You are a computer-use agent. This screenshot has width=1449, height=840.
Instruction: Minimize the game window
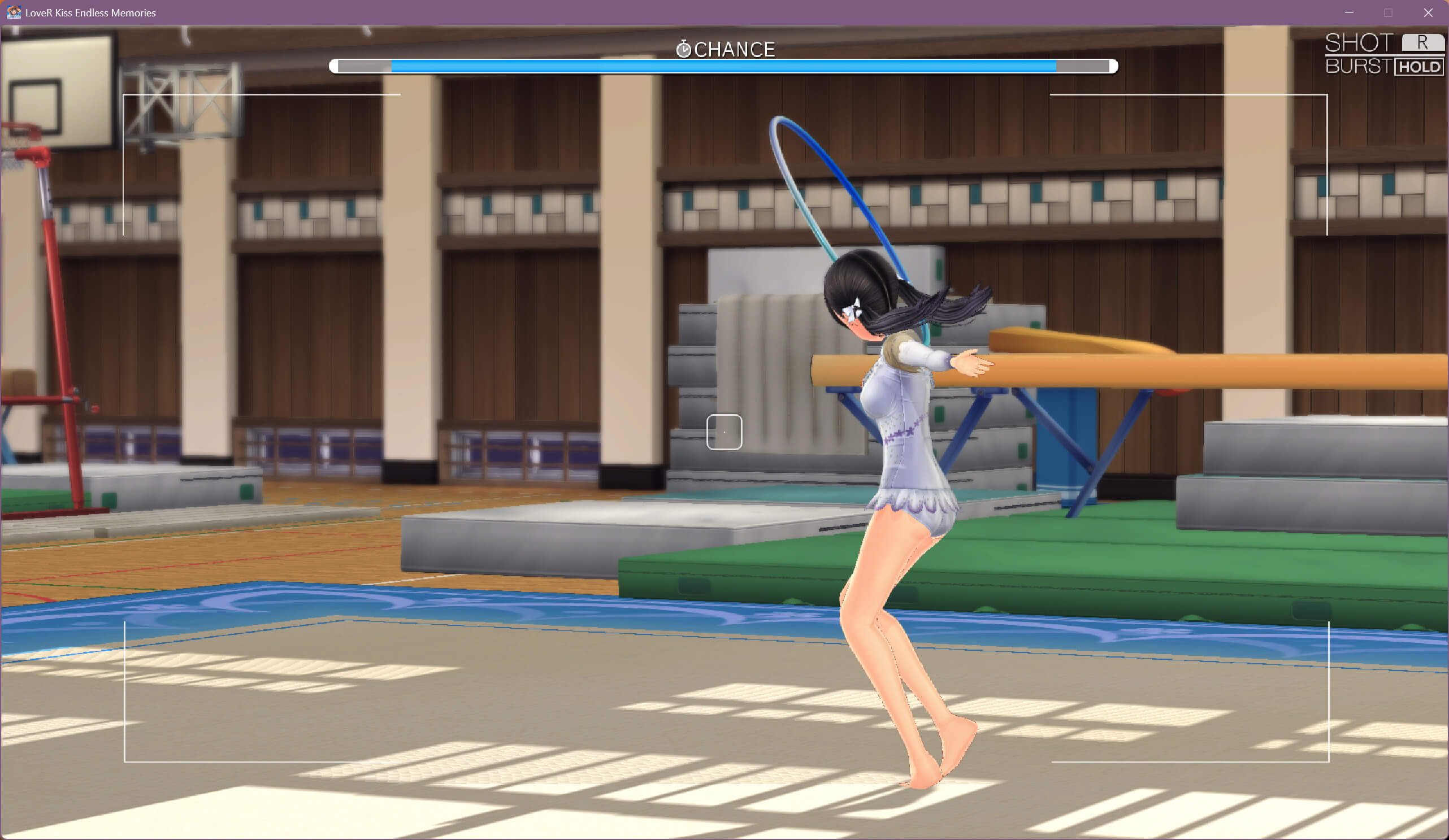pyautogui.click(x=1349, y=12)
